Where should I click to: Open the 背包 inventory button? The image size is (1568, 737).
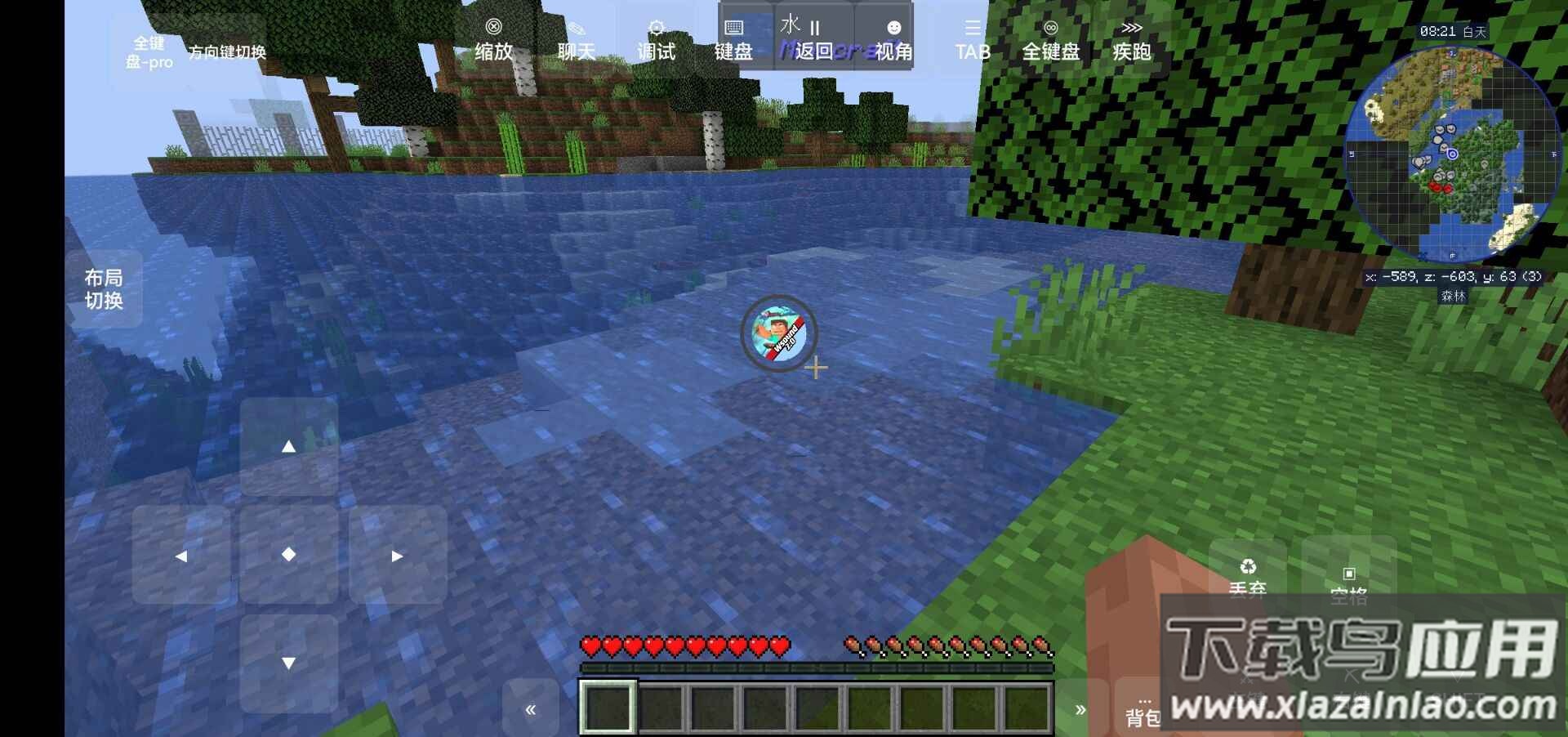(1142, 709)
